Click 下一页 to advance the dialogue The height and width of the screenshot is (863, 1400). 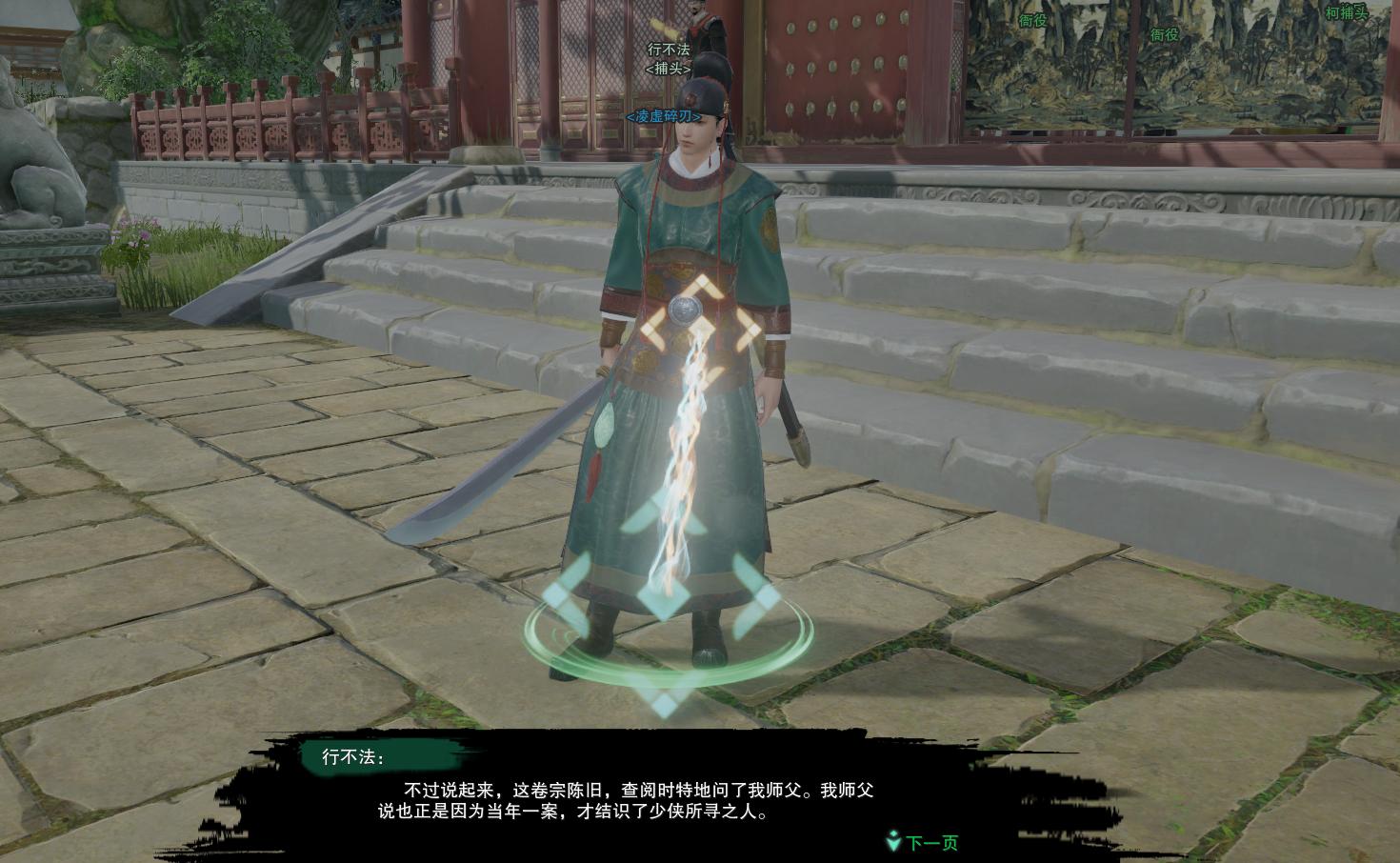click(931, 842)
